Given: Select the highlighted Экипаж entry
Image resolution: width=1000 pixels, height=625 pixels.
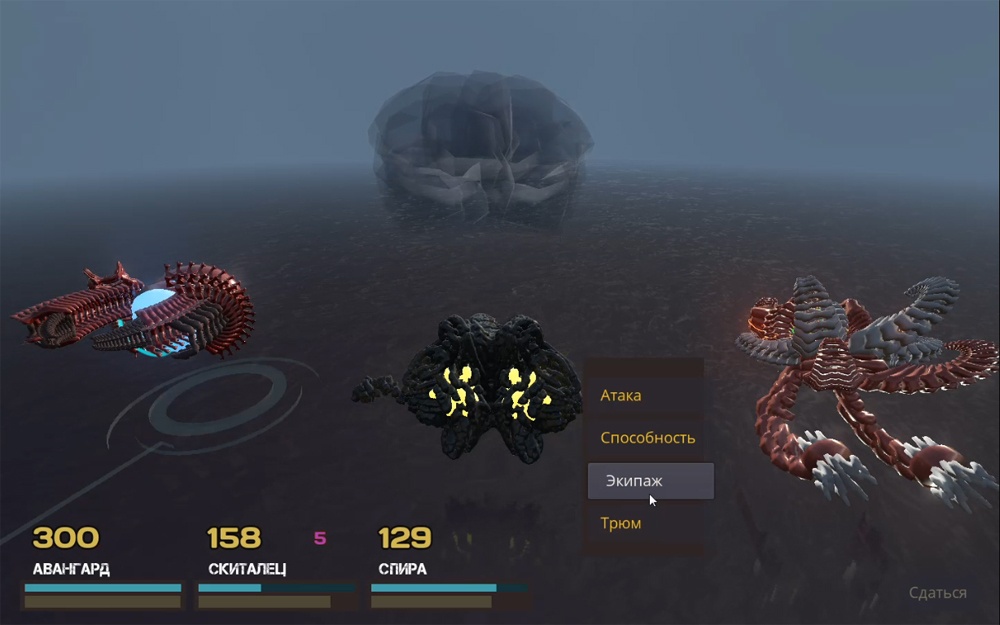Looking at the screenshot, I should pyautogui.click(x=650, y=481).
